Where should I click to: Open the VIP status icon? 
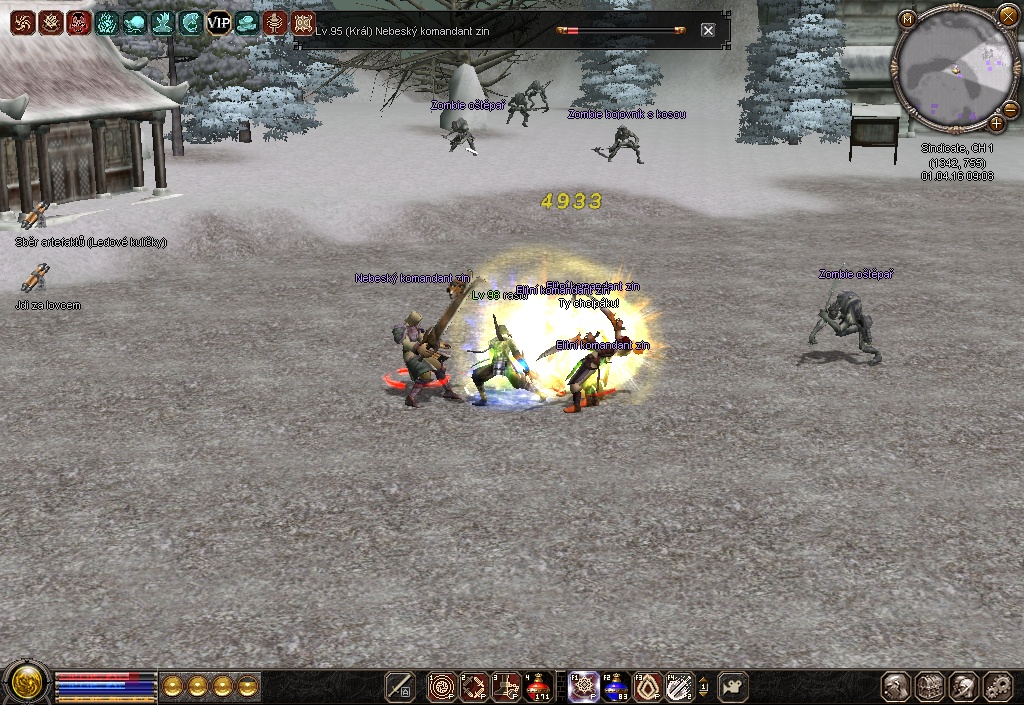point(219,22)
